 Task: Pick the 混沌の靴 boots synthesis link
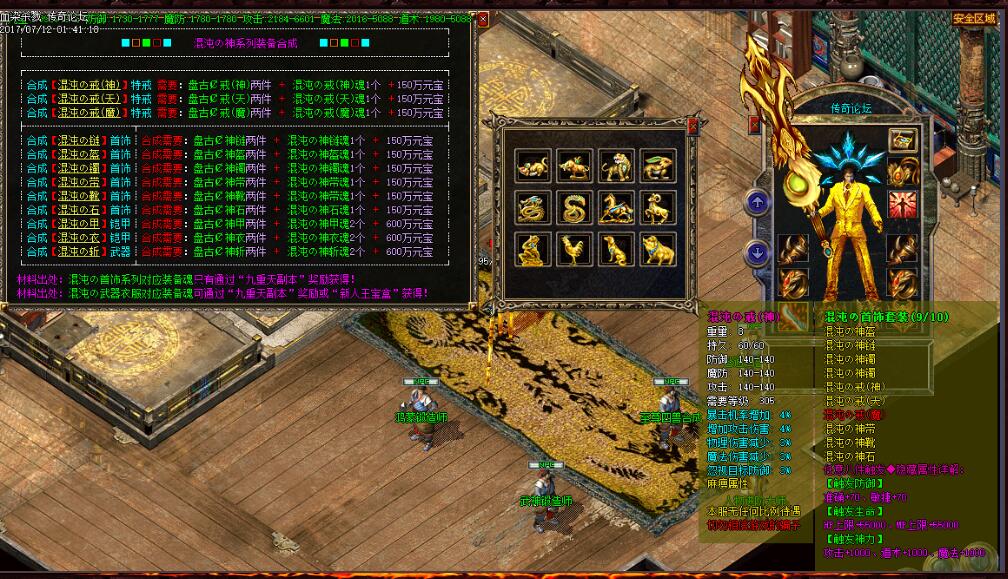click(x=80, y=197)
